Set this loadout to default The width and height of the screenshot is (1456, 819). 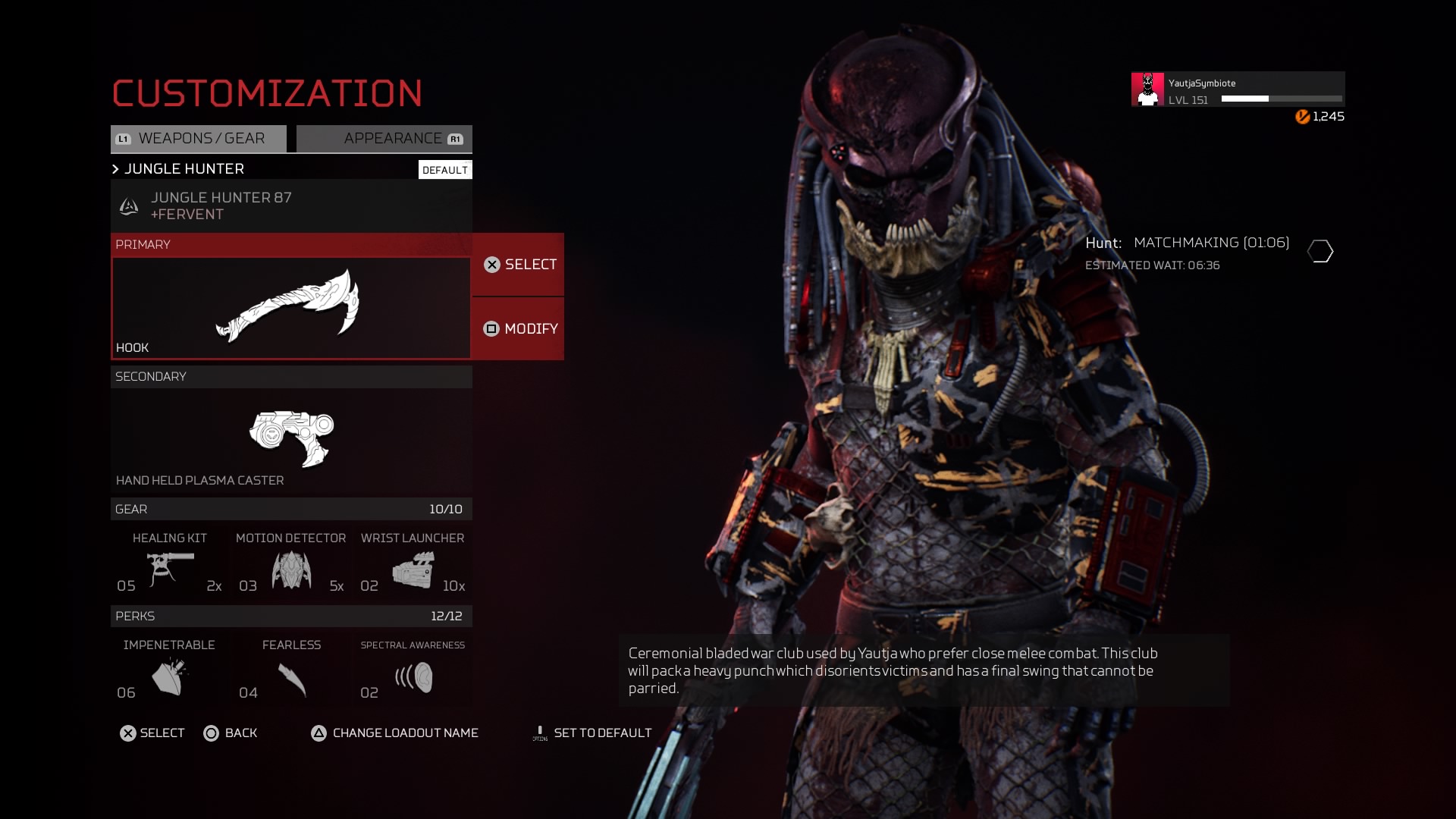coord(592,733)
